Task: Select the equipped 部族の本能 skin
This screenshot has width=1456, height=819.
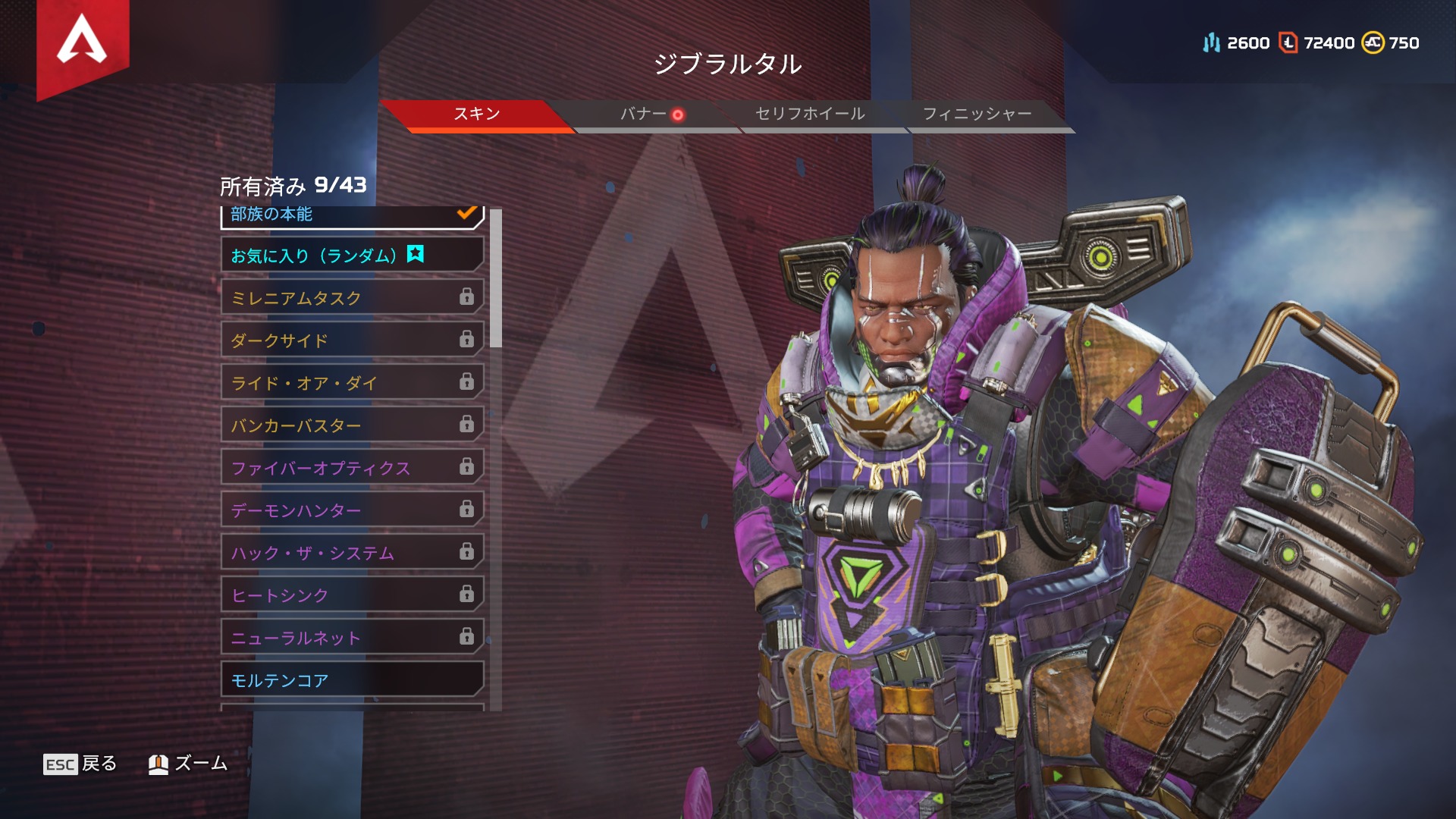Action: pos(352,216)
